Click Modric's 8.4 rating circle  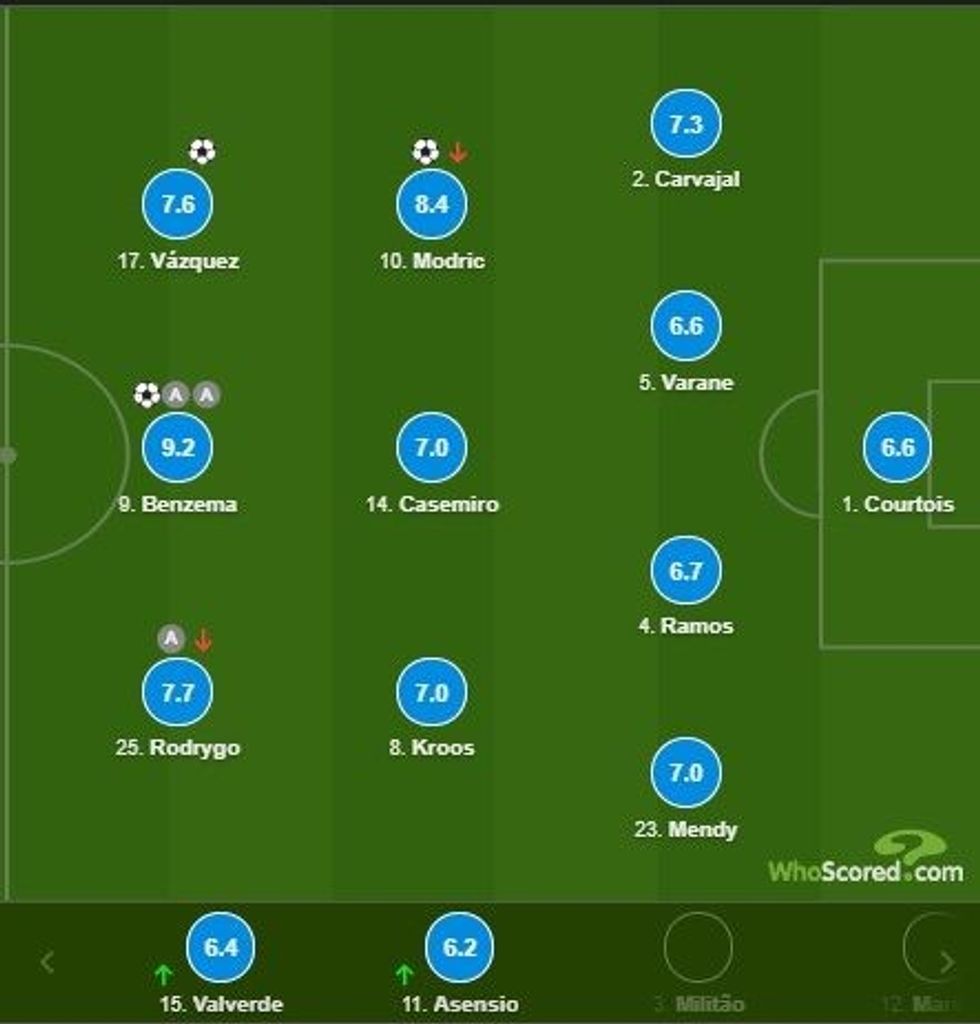[x=432, y=205]
